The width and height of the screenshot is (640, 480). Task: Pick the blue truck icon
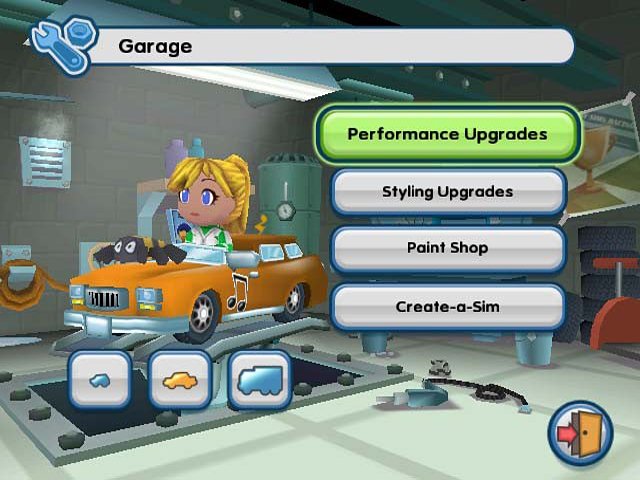(259, 380)
